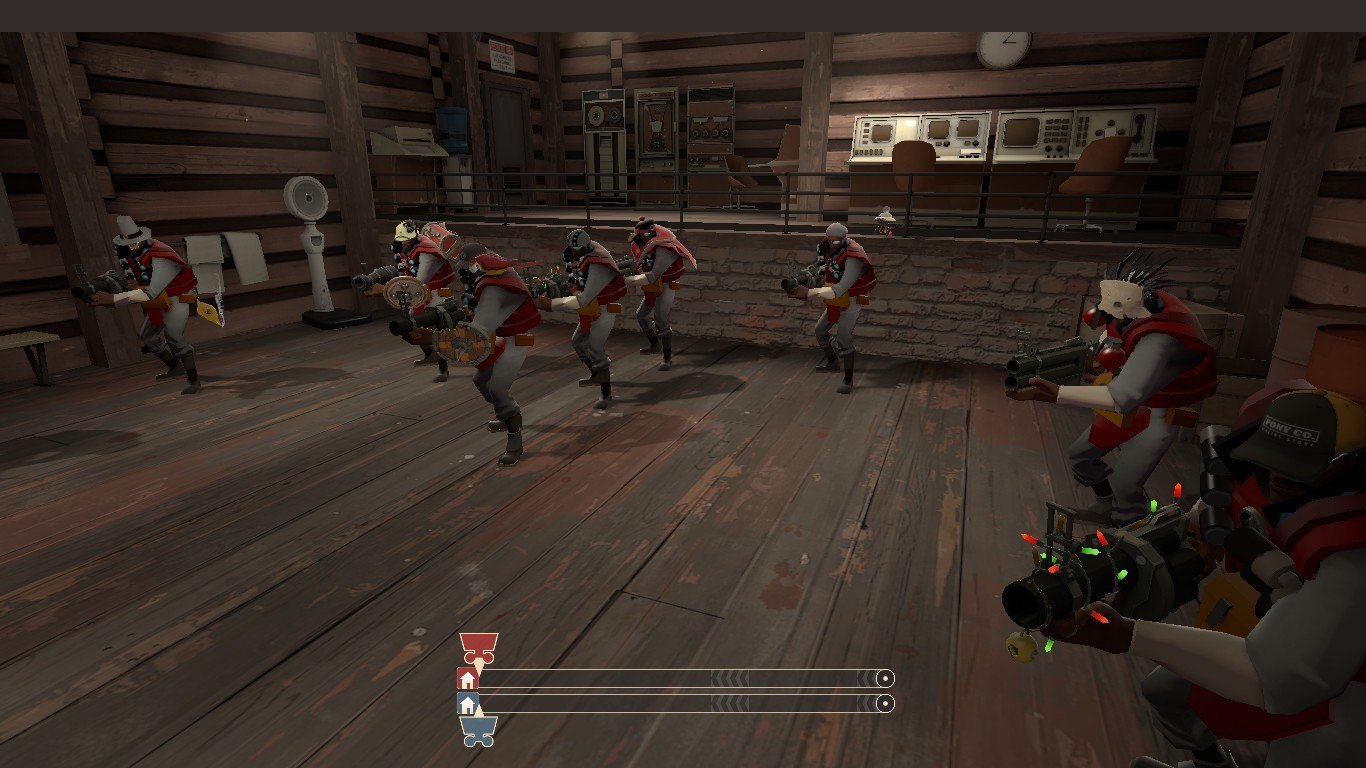Image resolution: width=1366 pixels, height=768 pixels.
Task: Click the blue team payload cart icon
Action: 478,731
